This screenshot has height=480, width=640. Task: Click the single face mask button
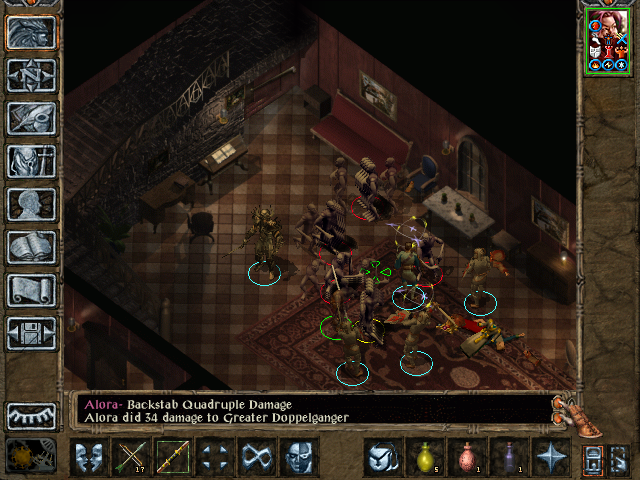coord(299,458)
